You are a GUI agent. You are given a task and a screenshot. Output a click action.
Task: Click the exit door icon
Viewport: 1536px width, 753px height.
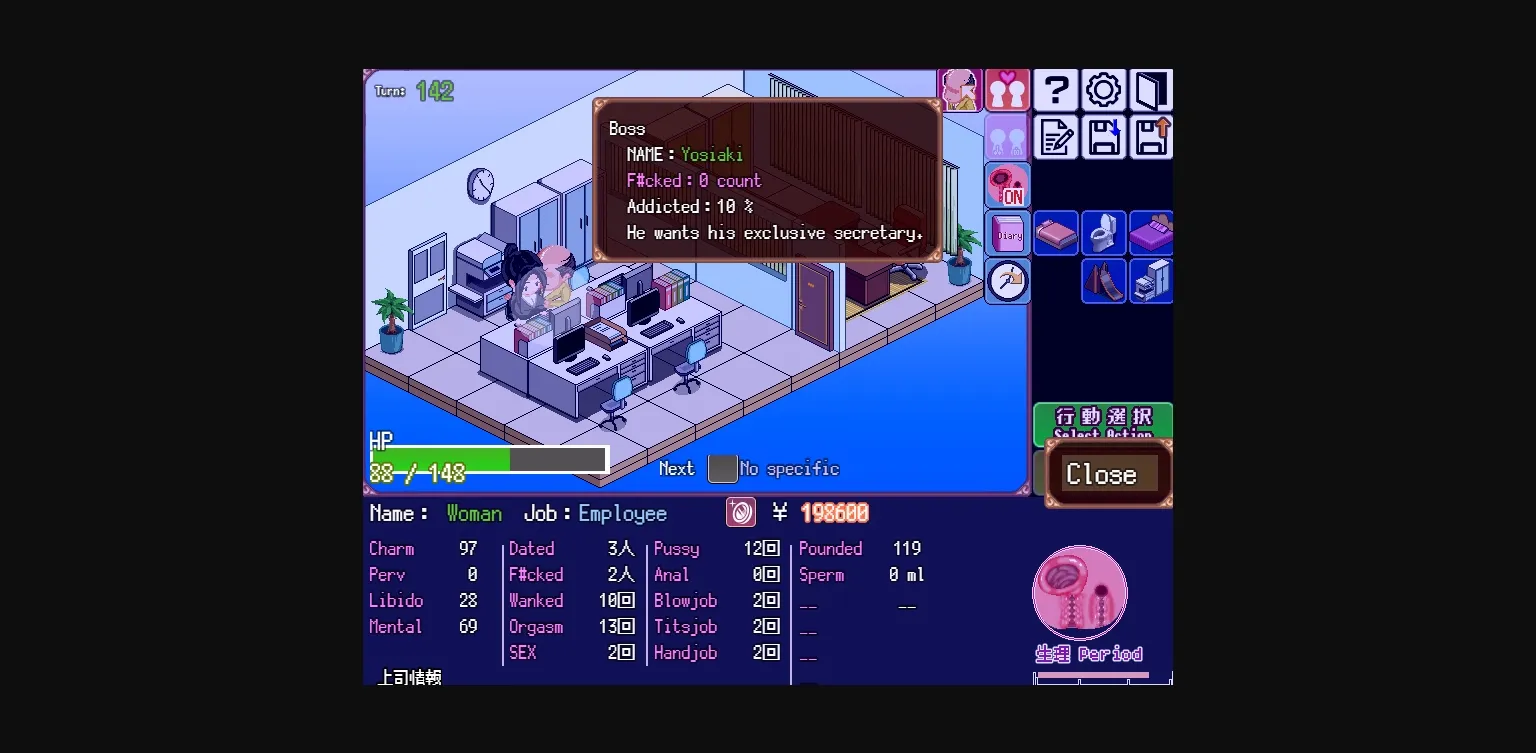(1151, 90)
